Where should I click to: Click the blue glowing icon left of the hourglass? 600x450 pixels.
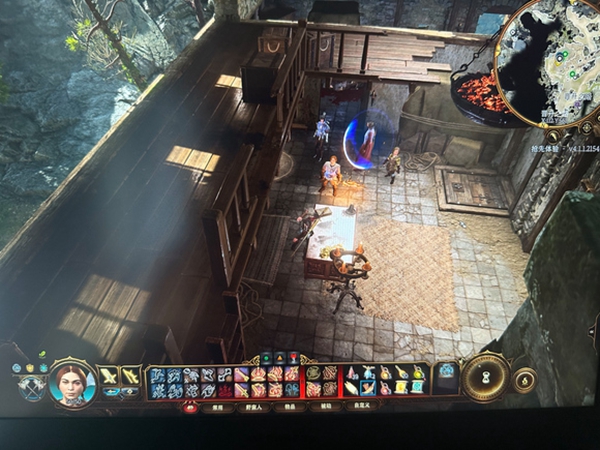(x=446, y=372)
